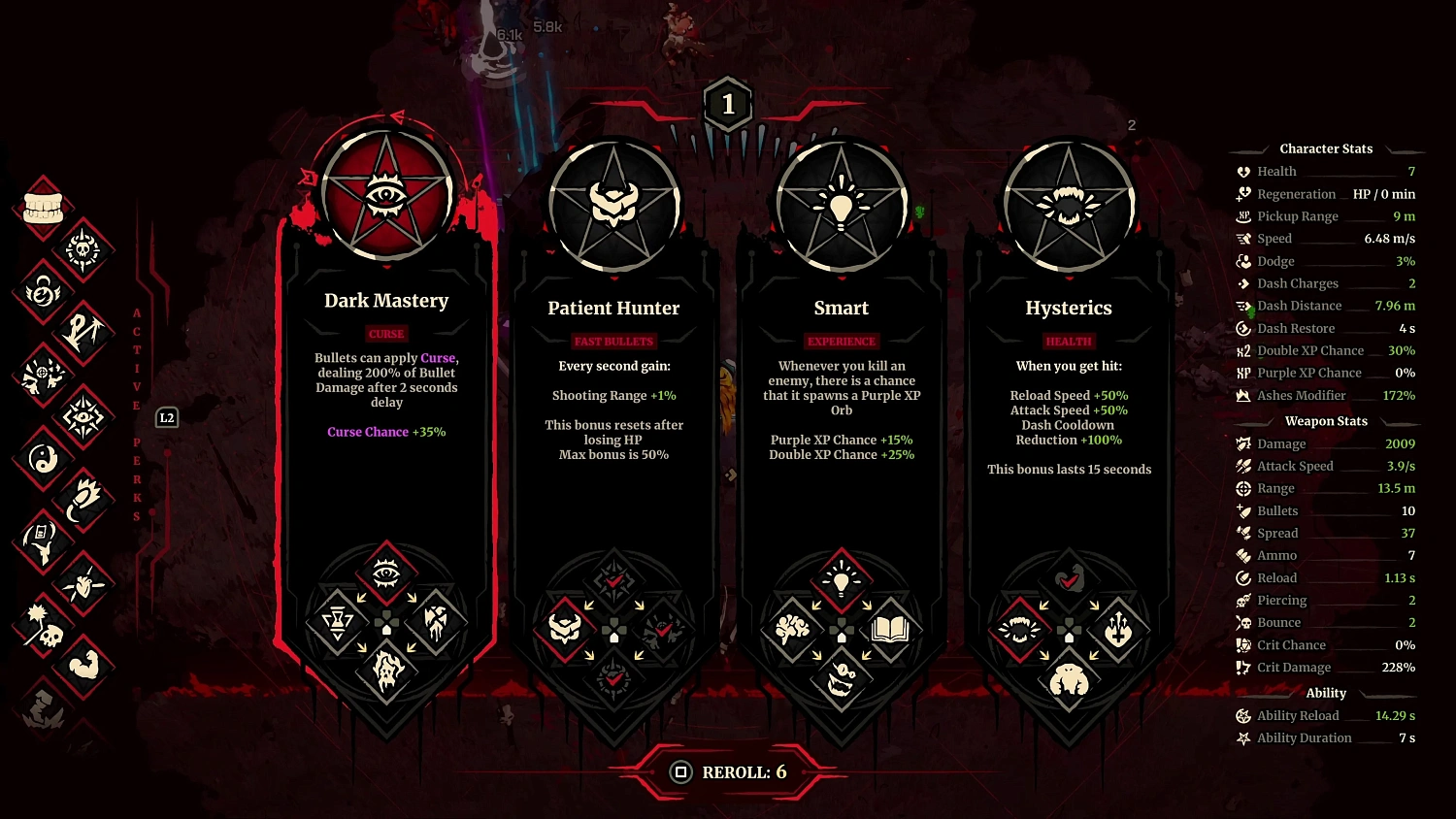
Task: Collapse the Weapon Stats section
Action: tap(1326, 420)
